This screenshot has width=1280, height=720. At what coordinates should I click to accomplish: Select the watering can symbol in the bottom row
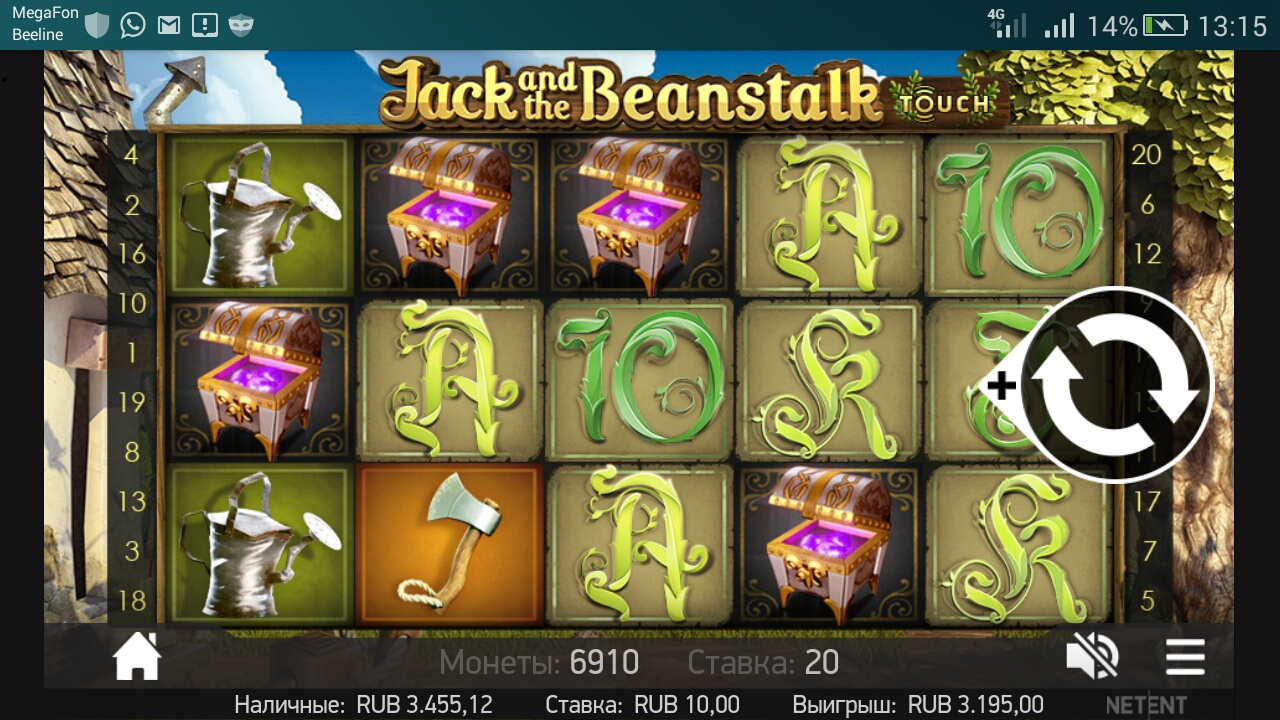click(257, 545)
